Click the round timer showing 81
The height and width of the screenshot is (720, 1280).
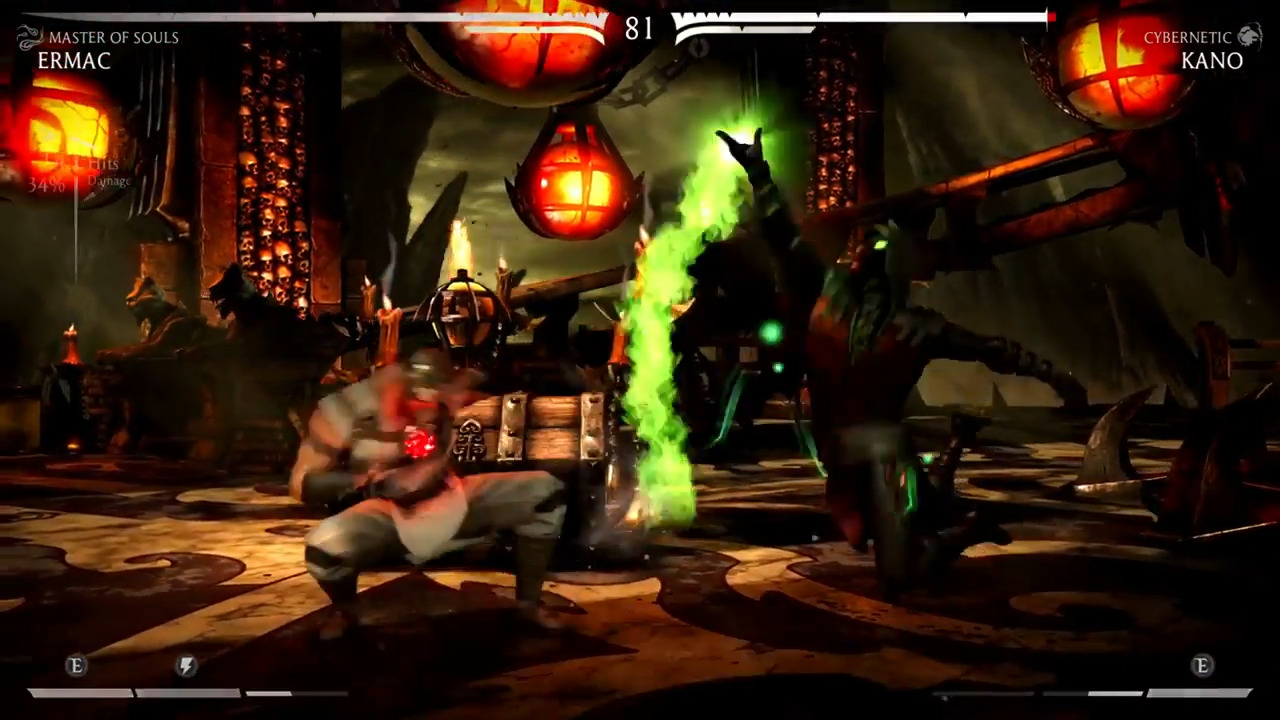click(640, 29)
